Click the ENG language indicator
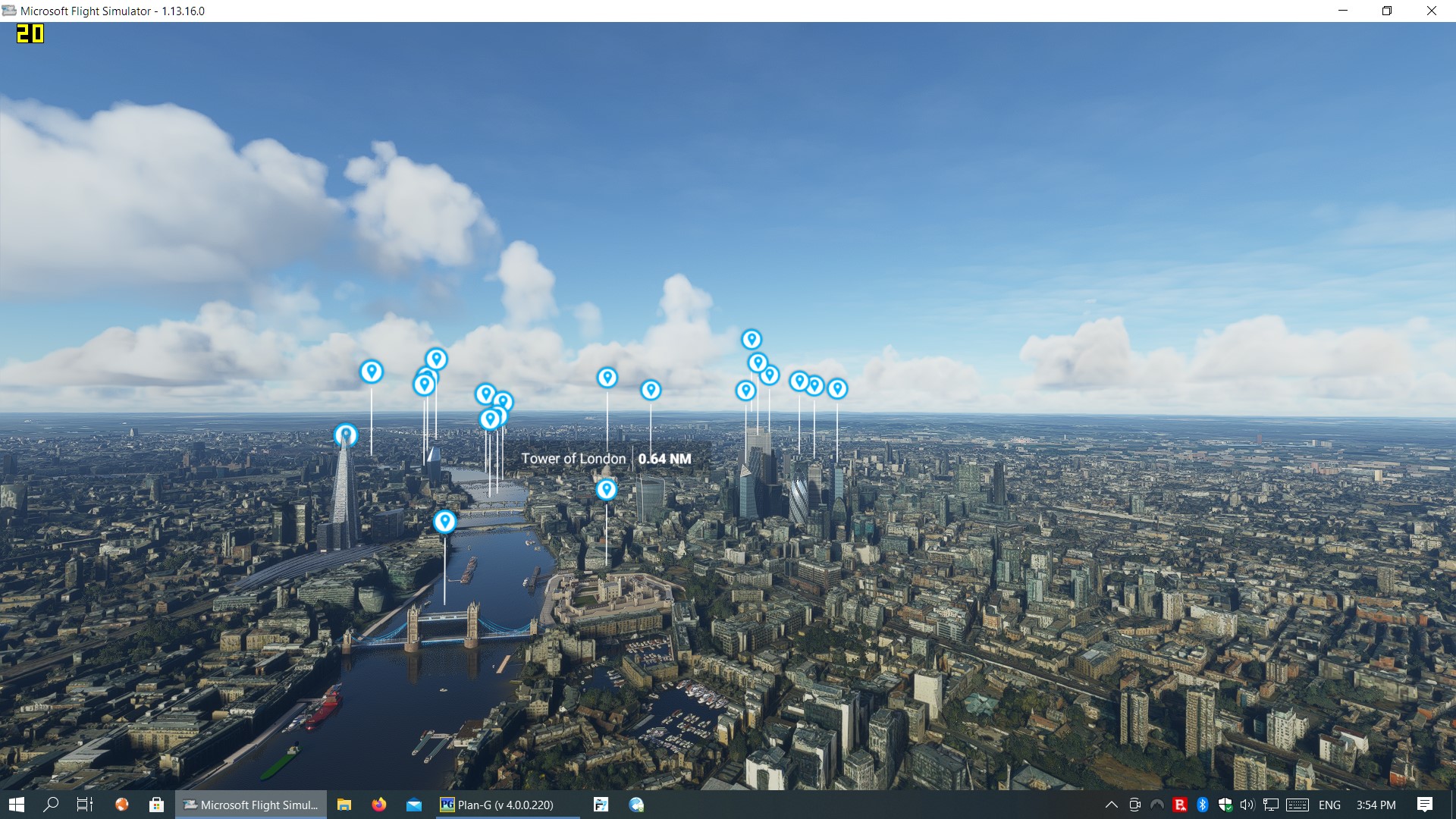1456x819 pixels. click(x=1329, y=805)
